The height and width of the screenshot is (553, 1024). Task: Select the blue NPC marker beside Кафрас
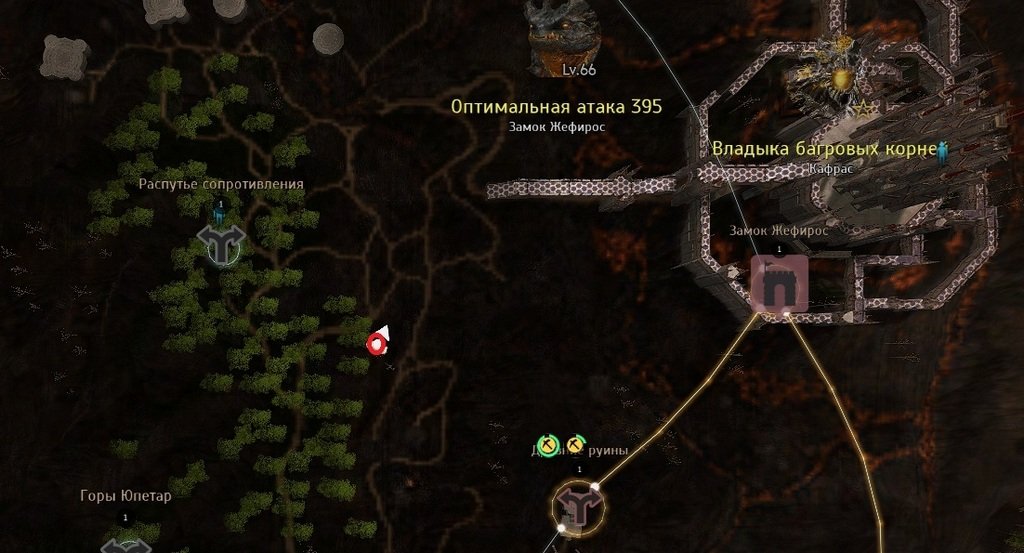941,152
